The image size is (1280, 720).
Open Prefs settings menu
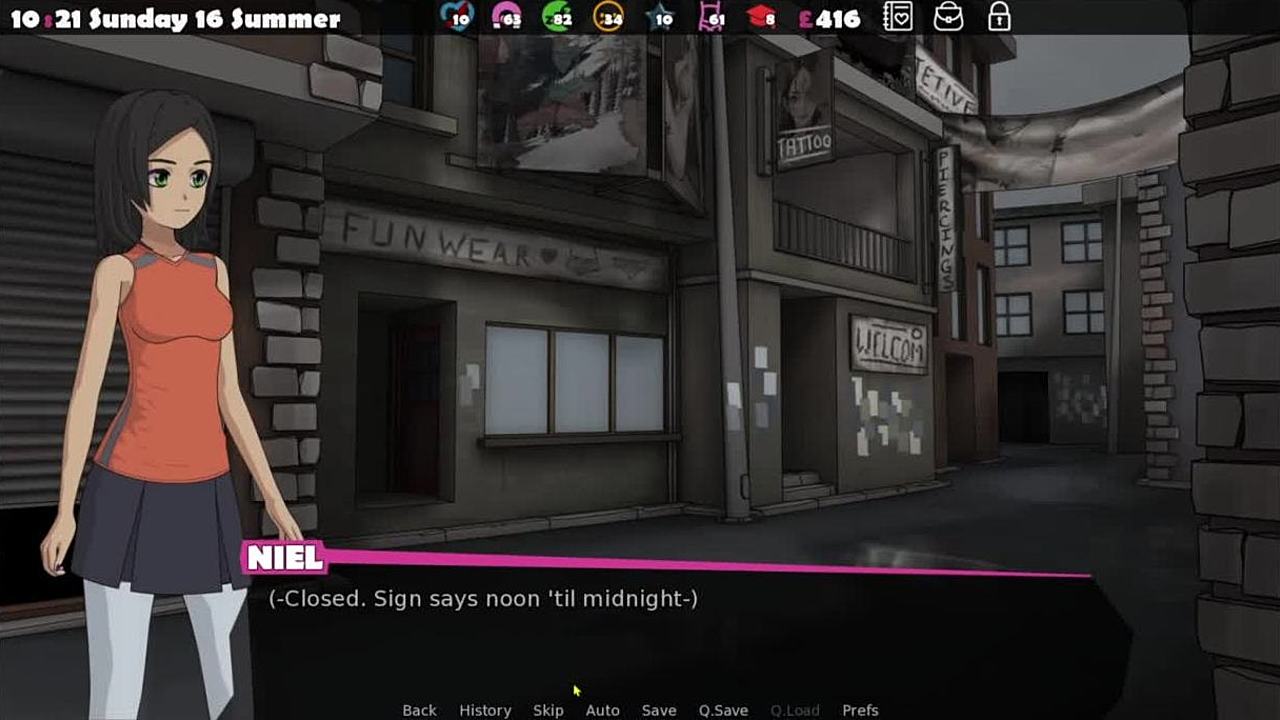pyautogui.click(x=860, y=710)
